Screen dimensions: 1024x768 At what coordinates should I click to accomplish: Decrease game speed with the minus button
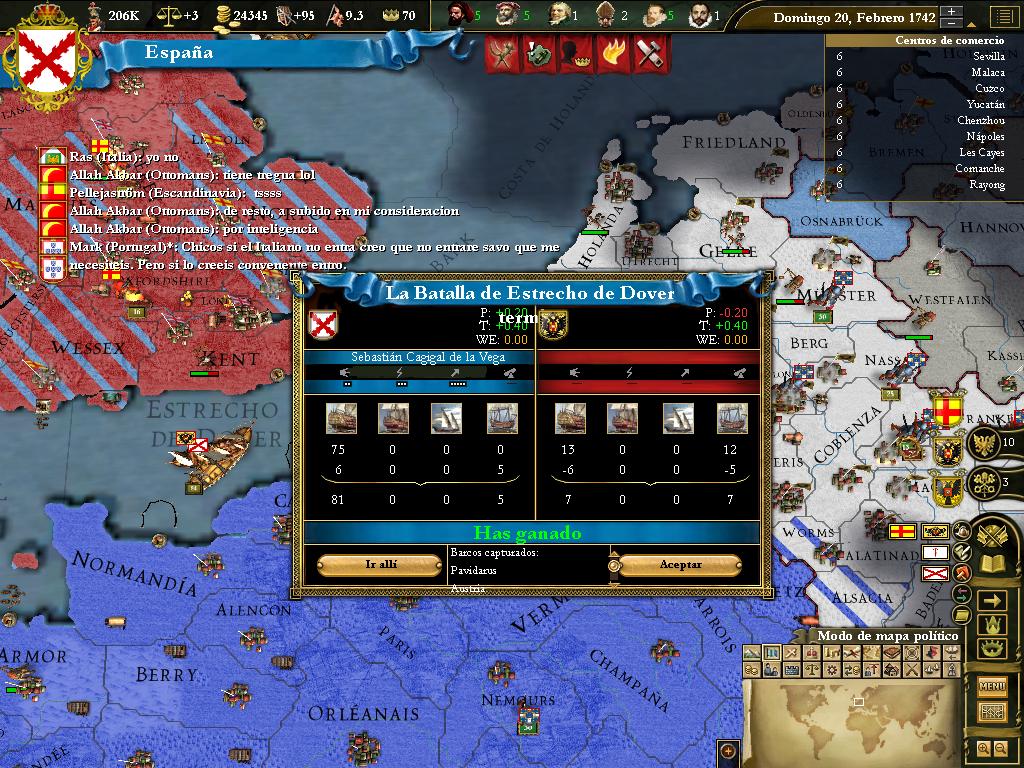952,23
